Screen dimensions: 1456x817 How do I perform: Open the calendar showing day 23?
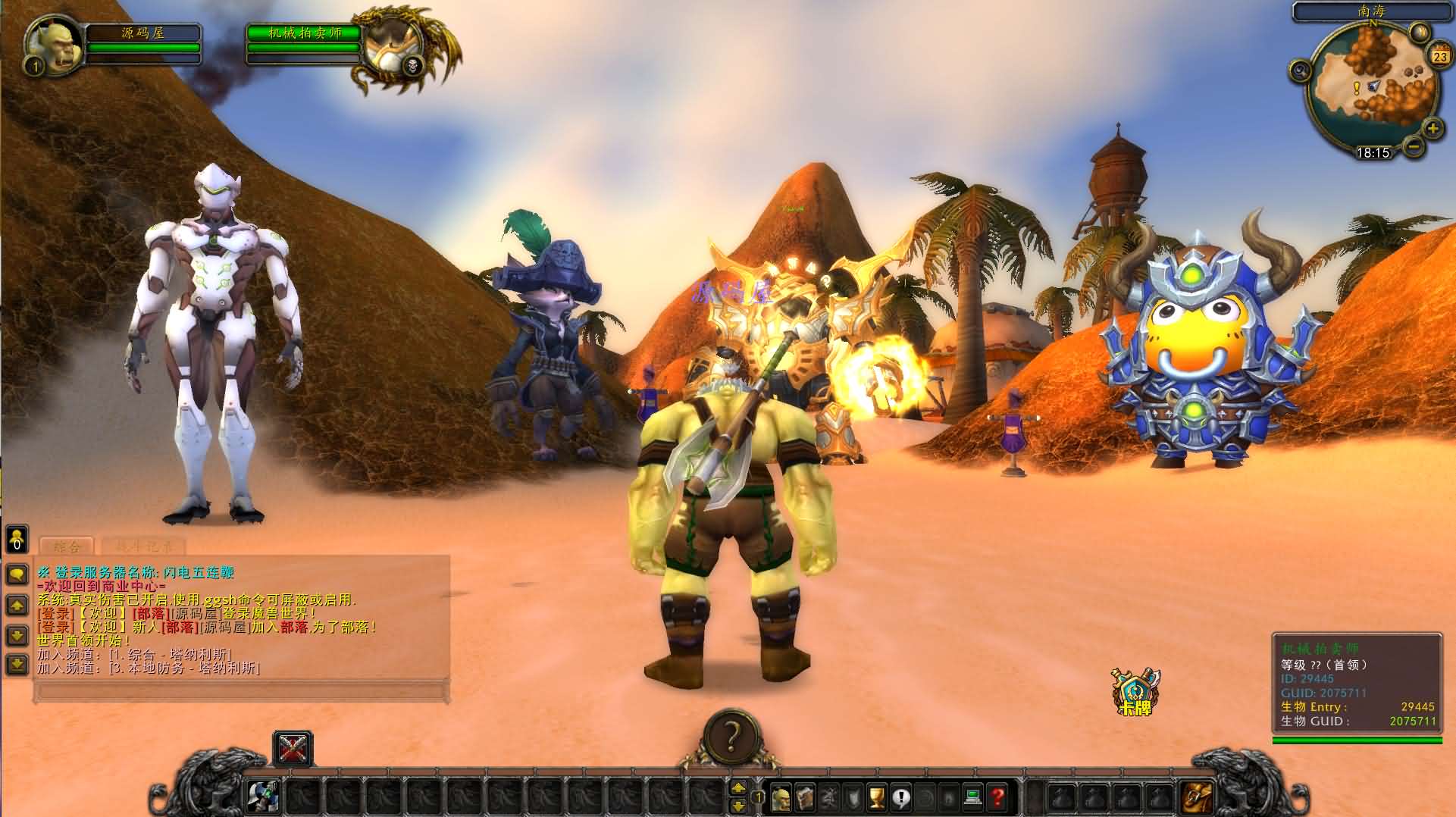pyautogui.click(x=1439, y=56)
